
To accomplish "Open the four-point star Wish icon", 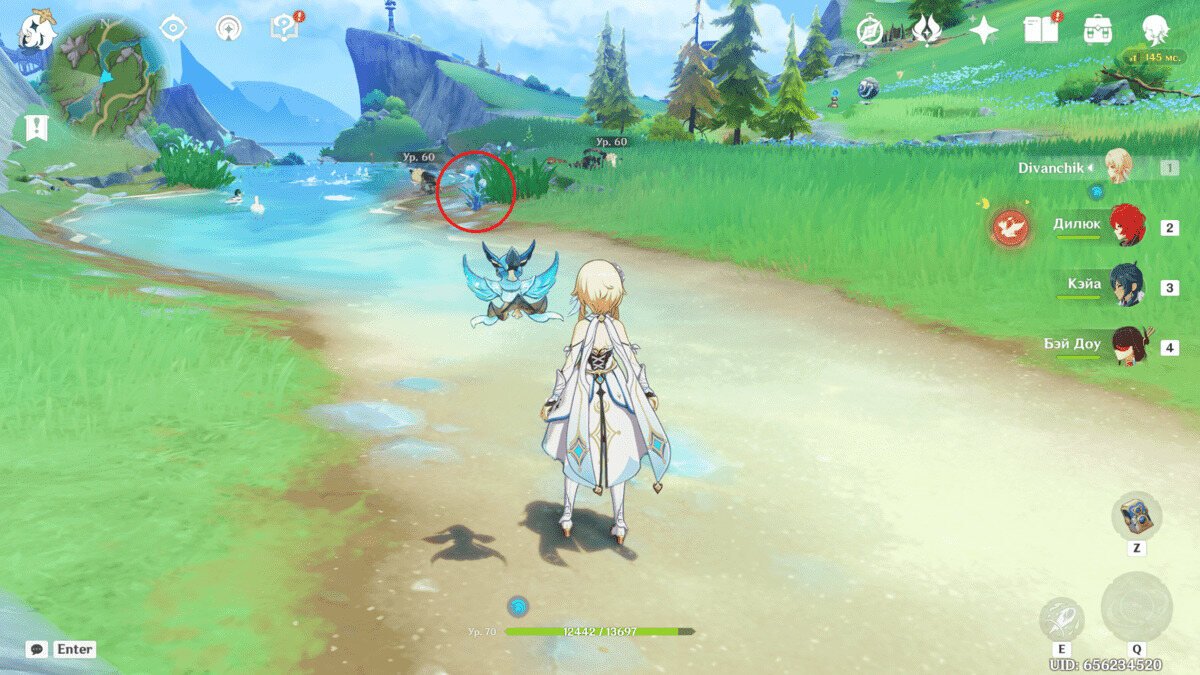I will tap(984, 31).
